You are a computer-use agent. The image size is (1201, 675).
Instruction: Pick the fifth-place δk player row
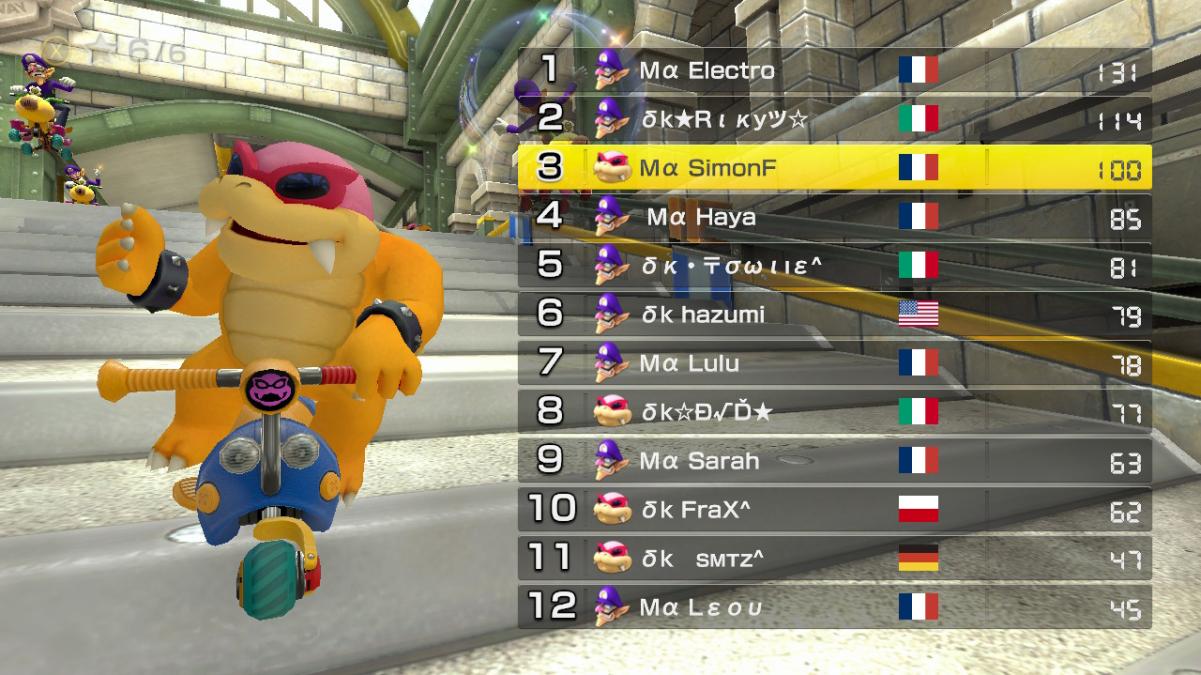pos(834,266)
